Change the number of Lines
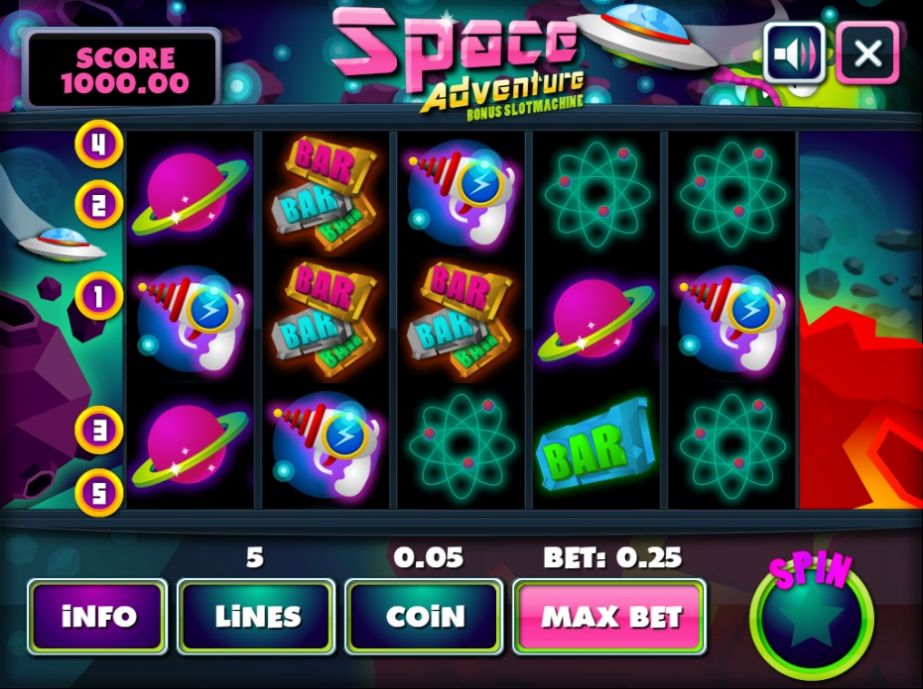This screenshot has width=923, height=689. click(255, 616)
